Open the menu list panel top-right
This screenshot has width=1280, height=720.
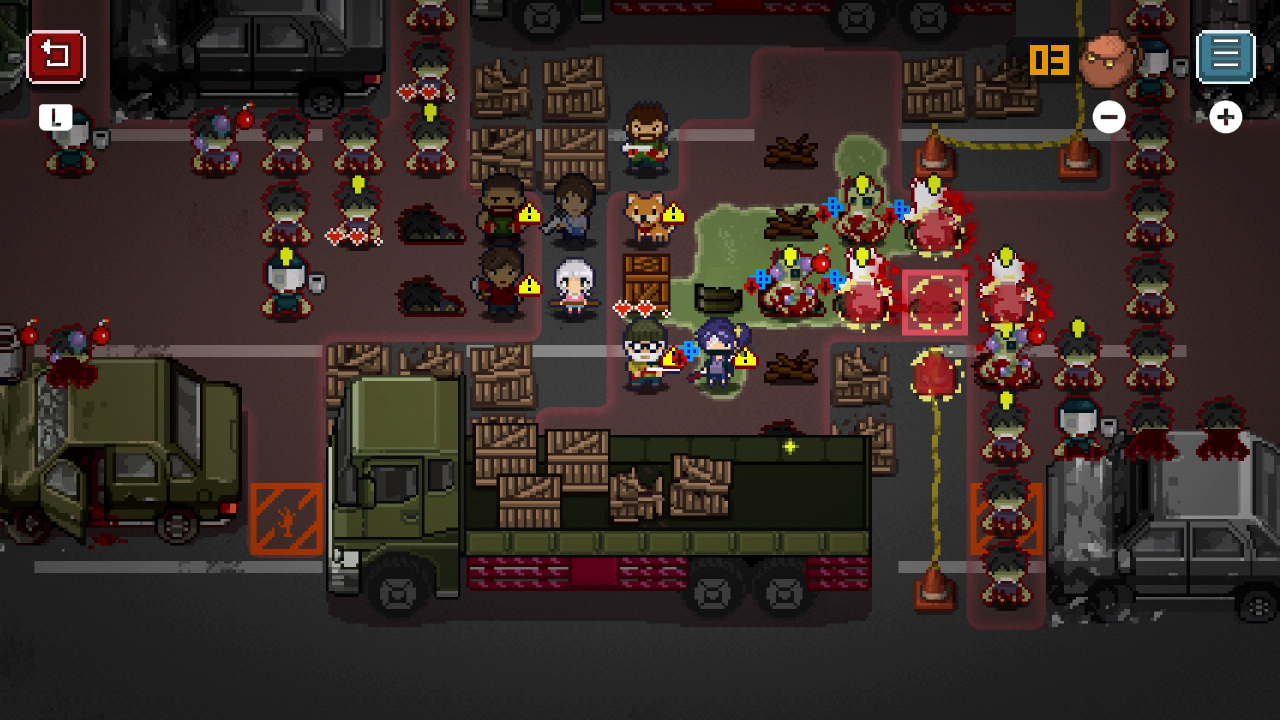(1224, 55)
